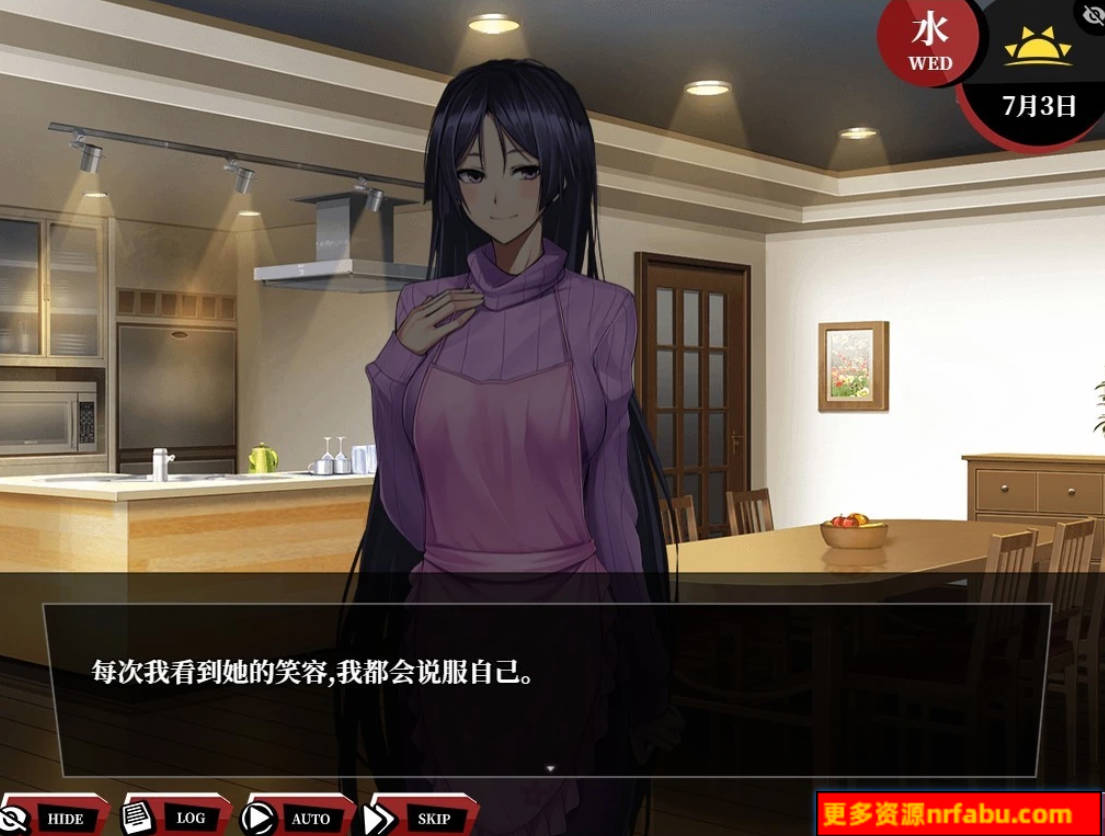Open the nrfabu.com watermark link

point(959,814)
